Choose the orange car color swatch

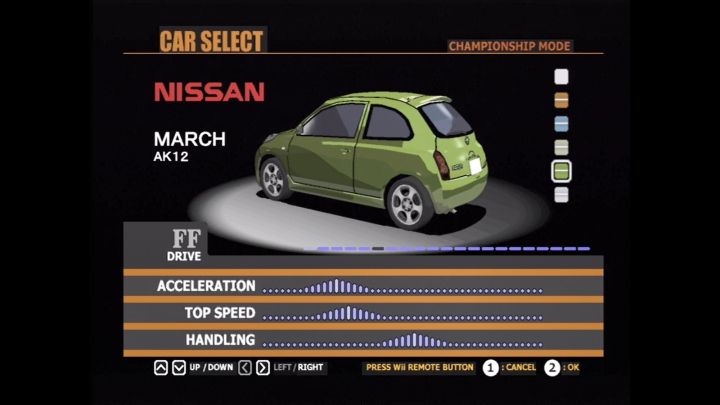click(x=561, y=100)
